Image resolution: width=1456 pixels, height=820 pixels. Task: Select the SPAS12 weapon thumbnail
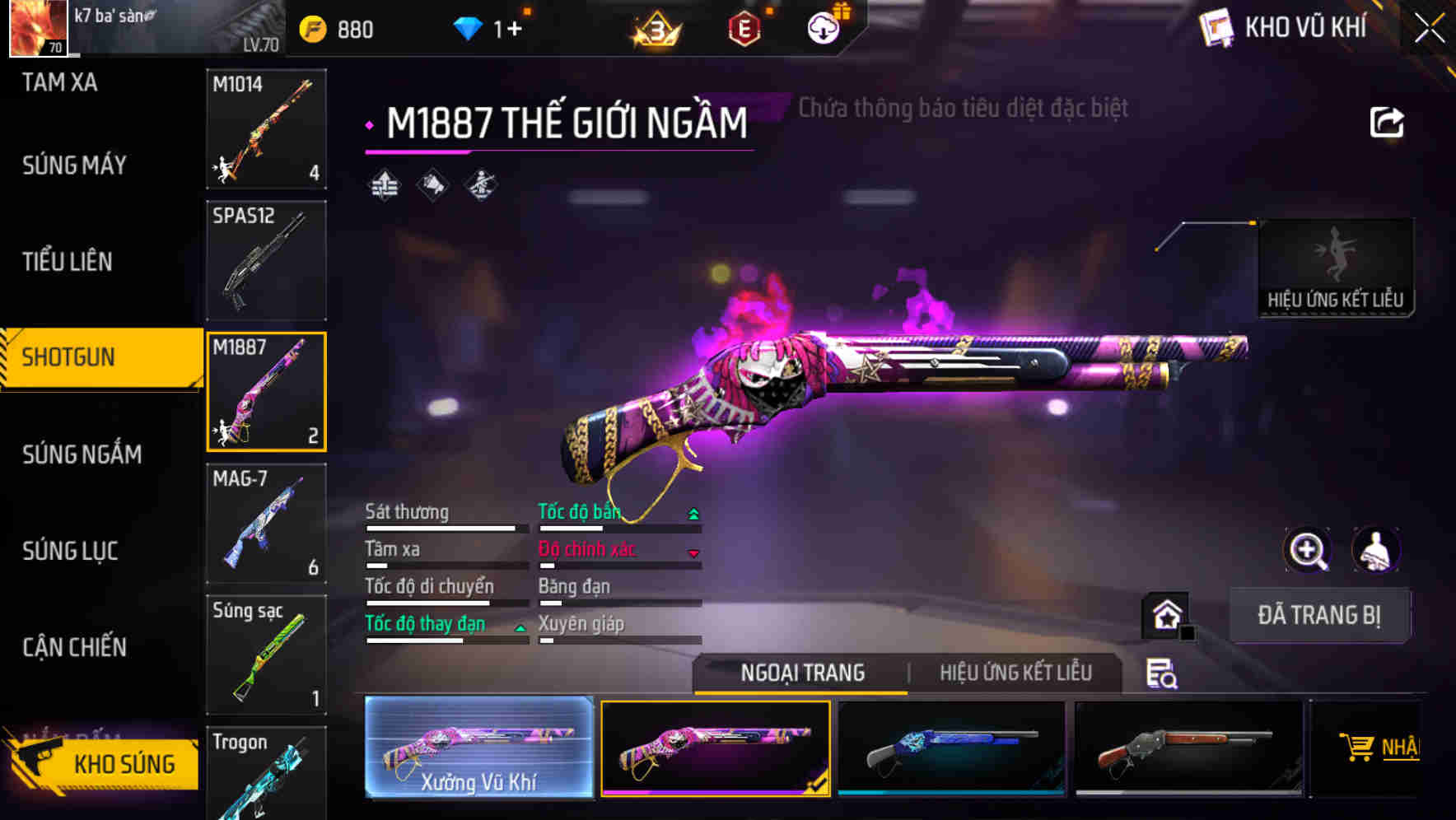click(265, 259)
